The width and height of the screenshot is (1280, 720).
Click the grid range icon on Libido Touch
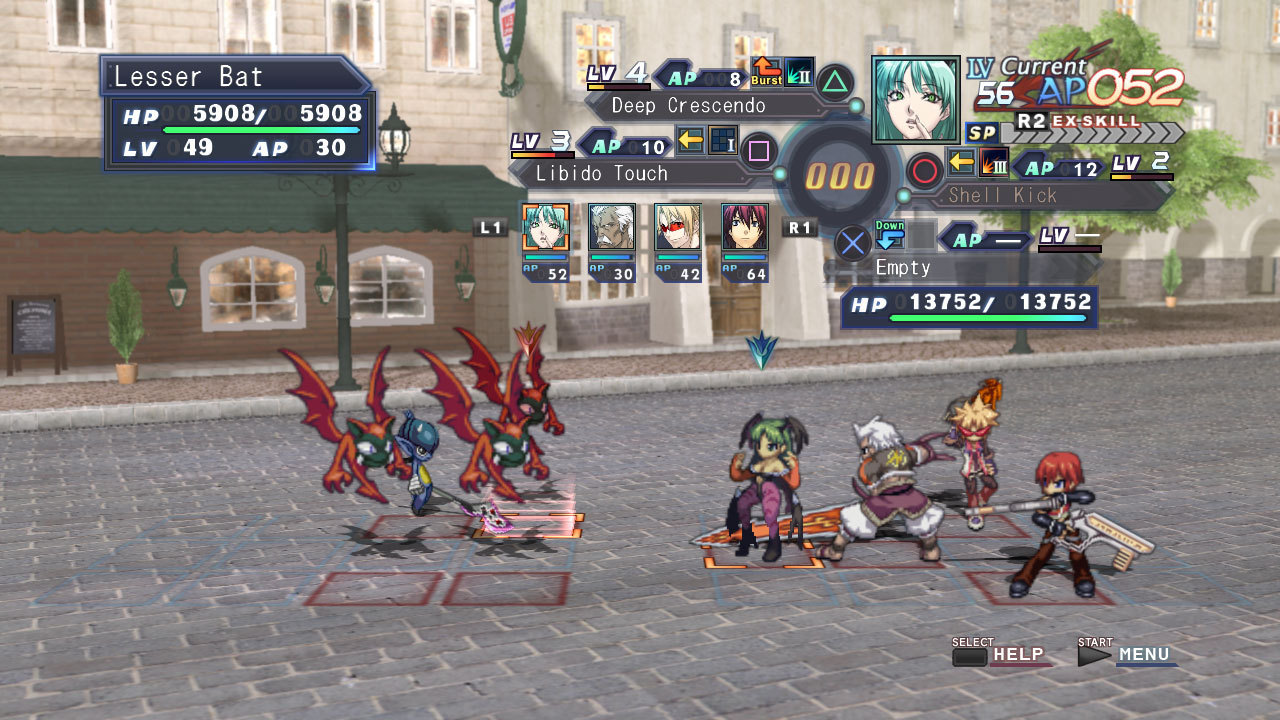tap(723, 141)
